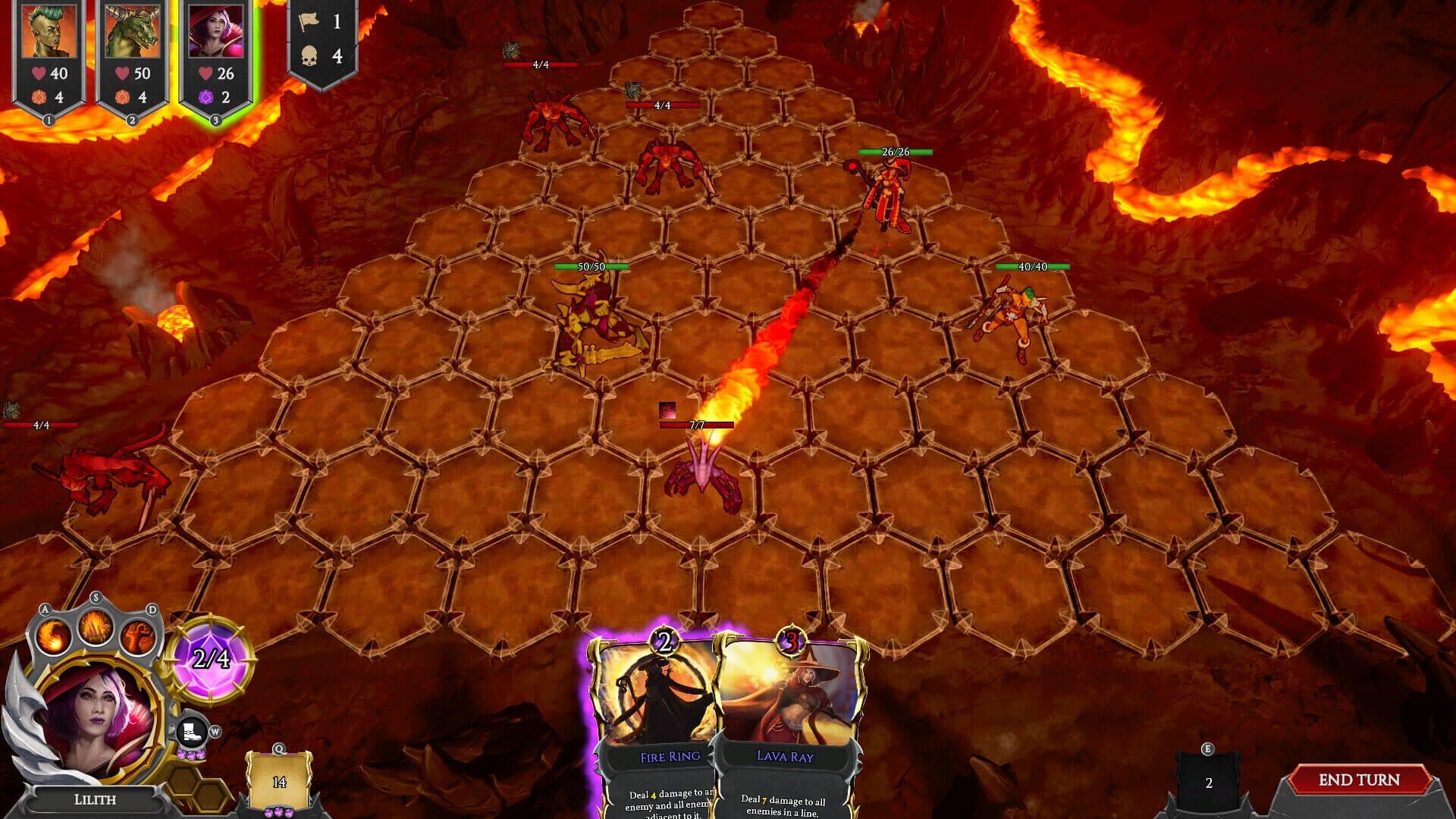Activate the fire eruption ability icon
Viewport: 1456px width, 819px height.
[96, 628]
